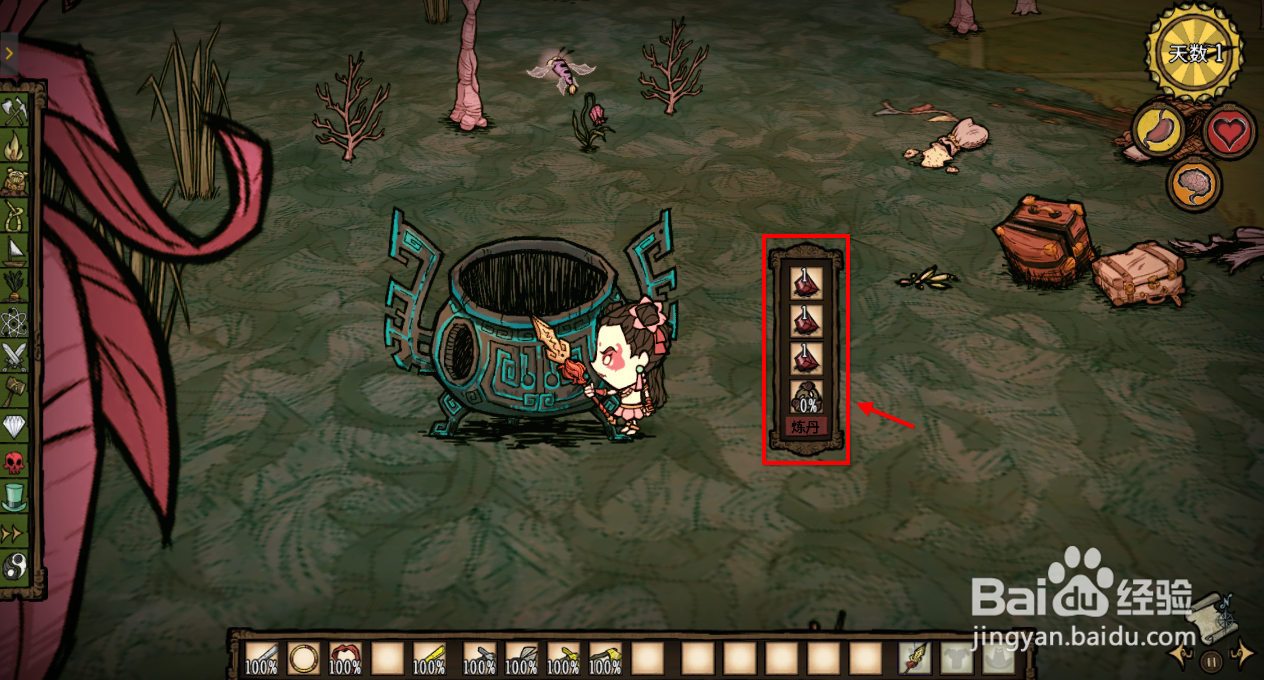Open the Tools crafting tab with axe icon
This screenshot has width=1264, height=680.
pos(15,111)
